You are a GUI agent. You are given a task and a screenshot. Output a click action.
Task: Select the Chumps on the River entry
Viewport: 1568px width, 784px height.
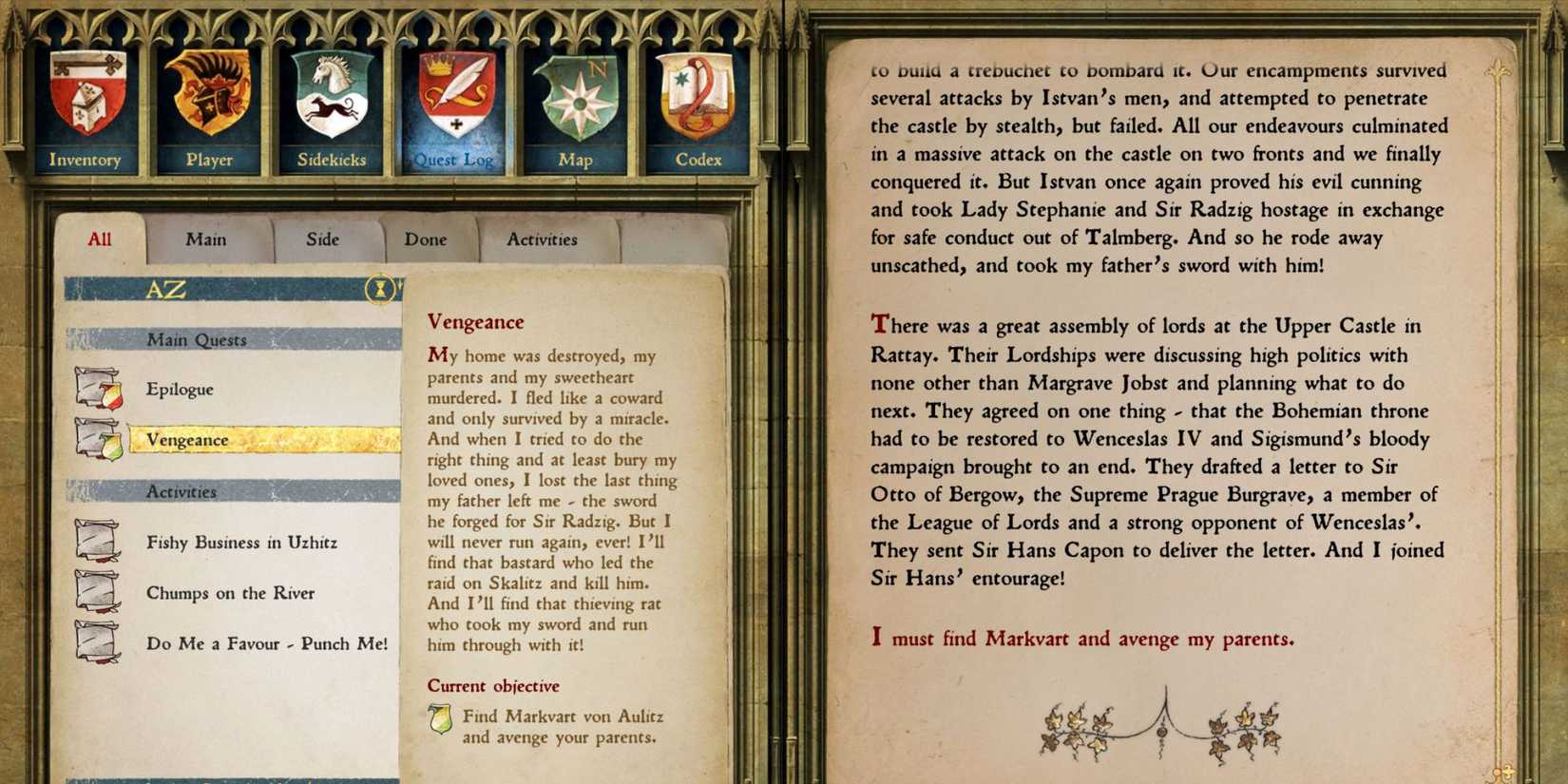(x=231, y=593)
